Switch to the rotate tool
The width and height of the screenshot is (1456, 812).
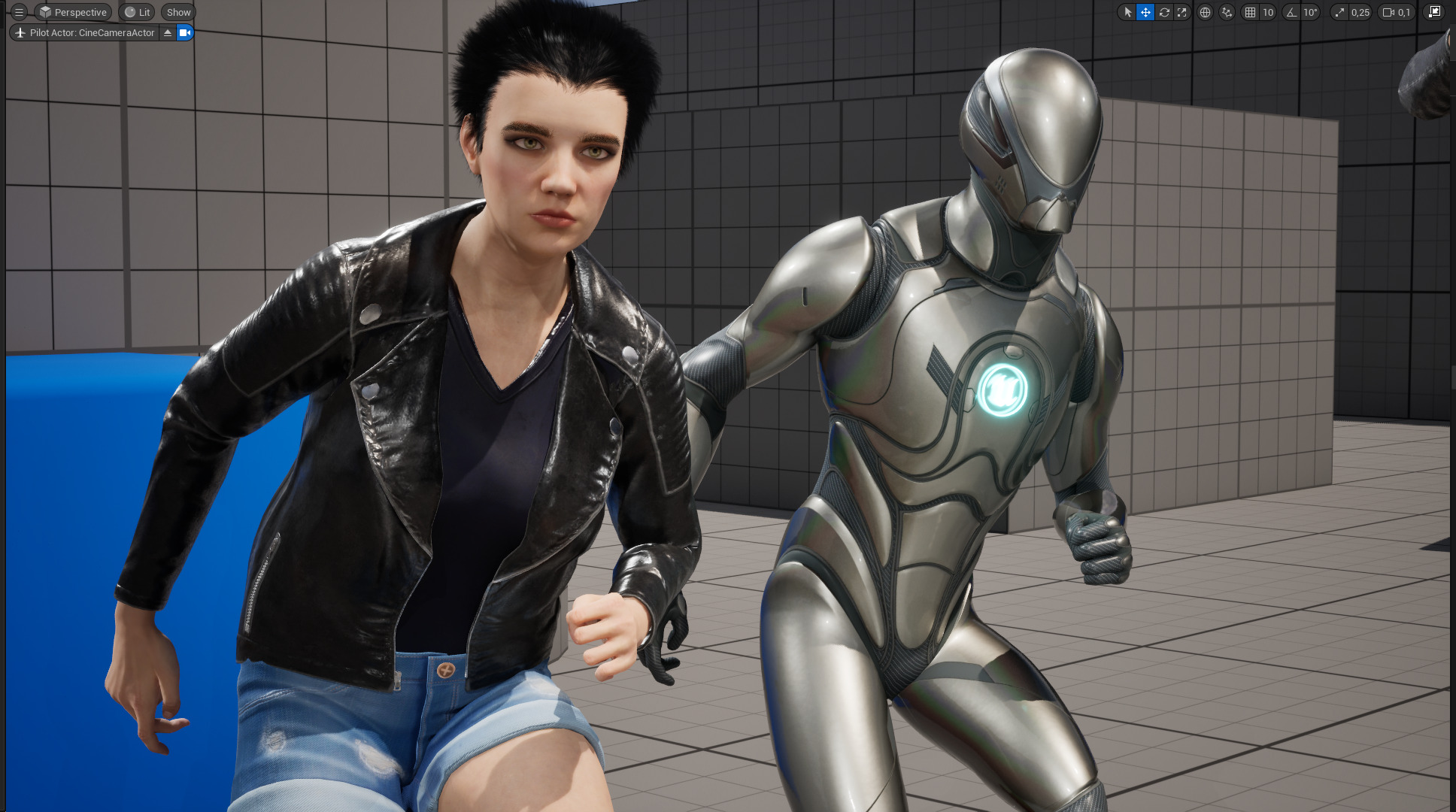point(1164,12)
